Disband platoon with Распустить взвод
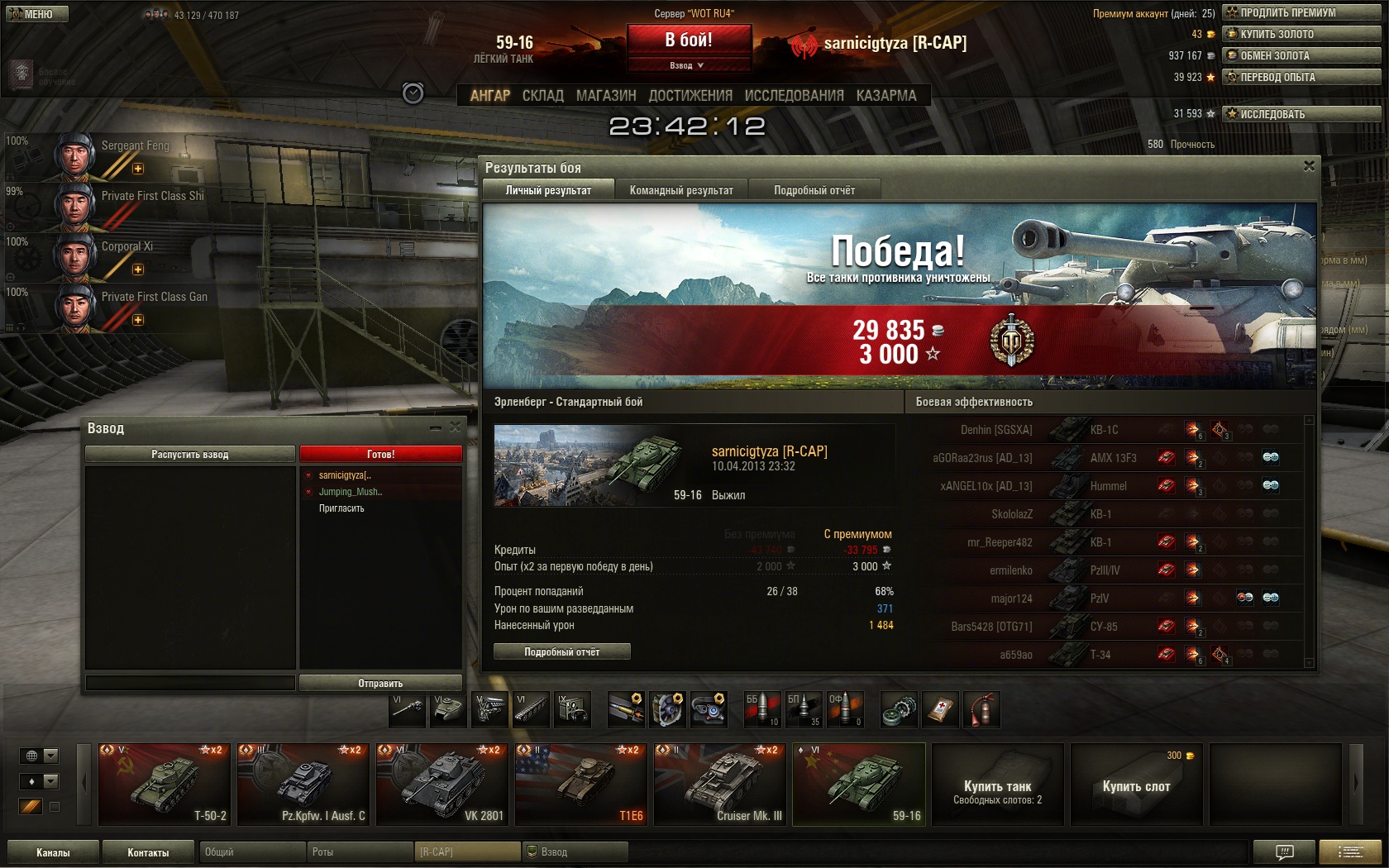The height and width of the screenshot is (868, 1389). [x=189, y=455]
